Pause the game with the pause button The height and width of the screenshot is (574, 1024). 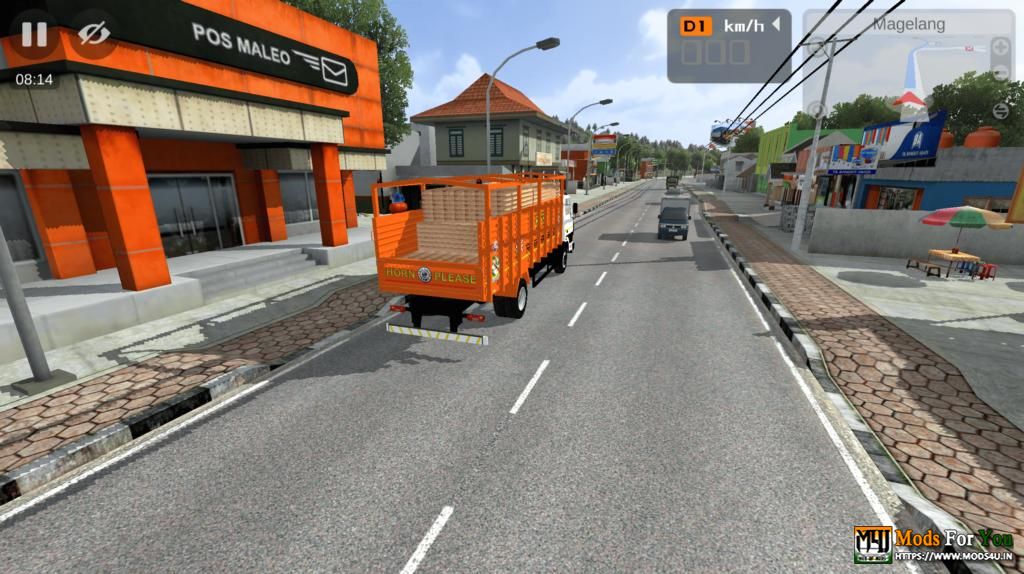tap(34, 33)
